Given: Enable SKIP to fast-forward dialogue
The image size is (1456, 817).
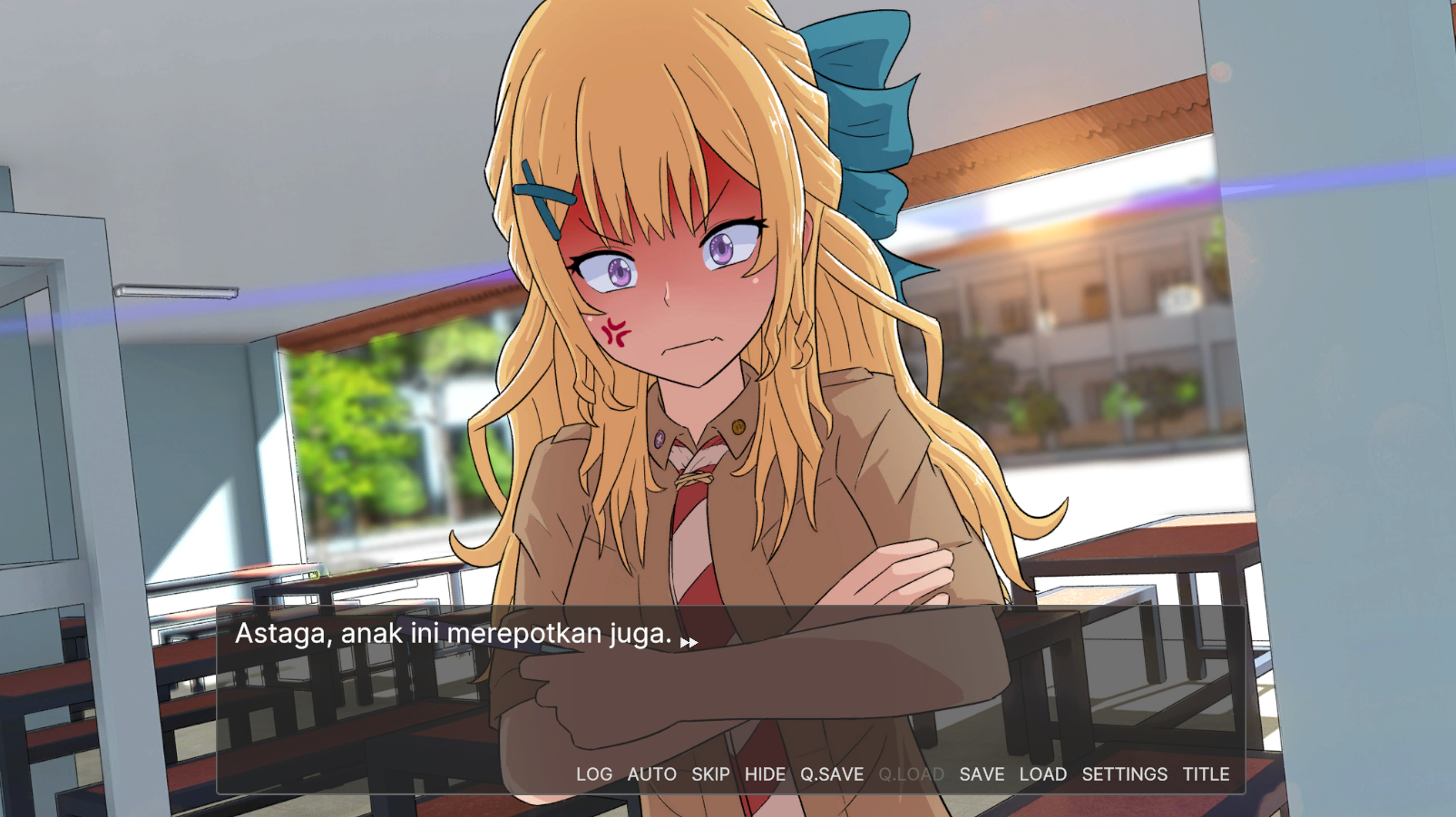Looking at the screenshot, I should pyautogui.click(x=710, y=774).
